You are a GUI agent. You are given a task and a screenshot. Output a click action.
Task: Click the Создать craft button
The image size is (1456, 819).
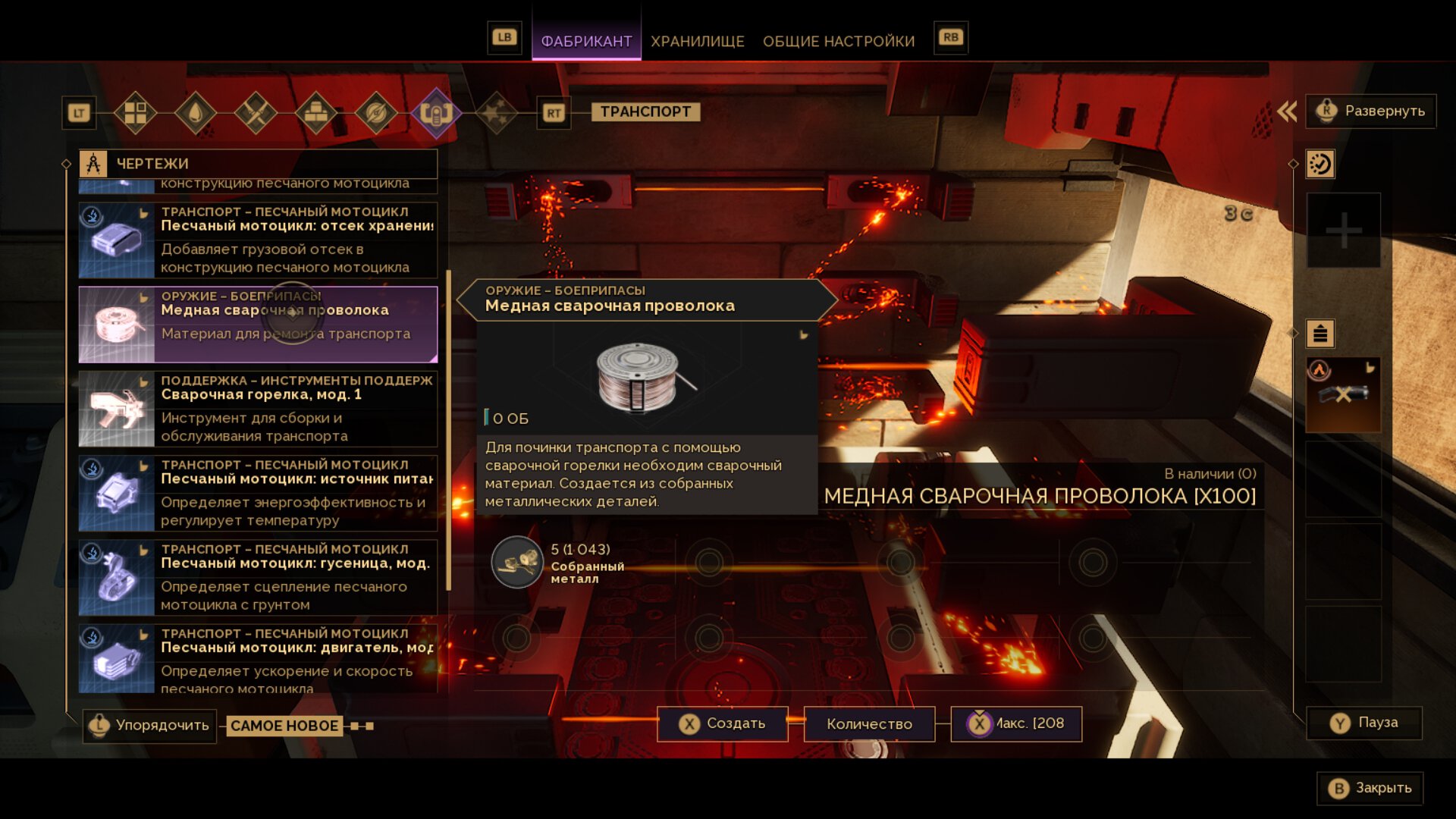coord(723,723)
